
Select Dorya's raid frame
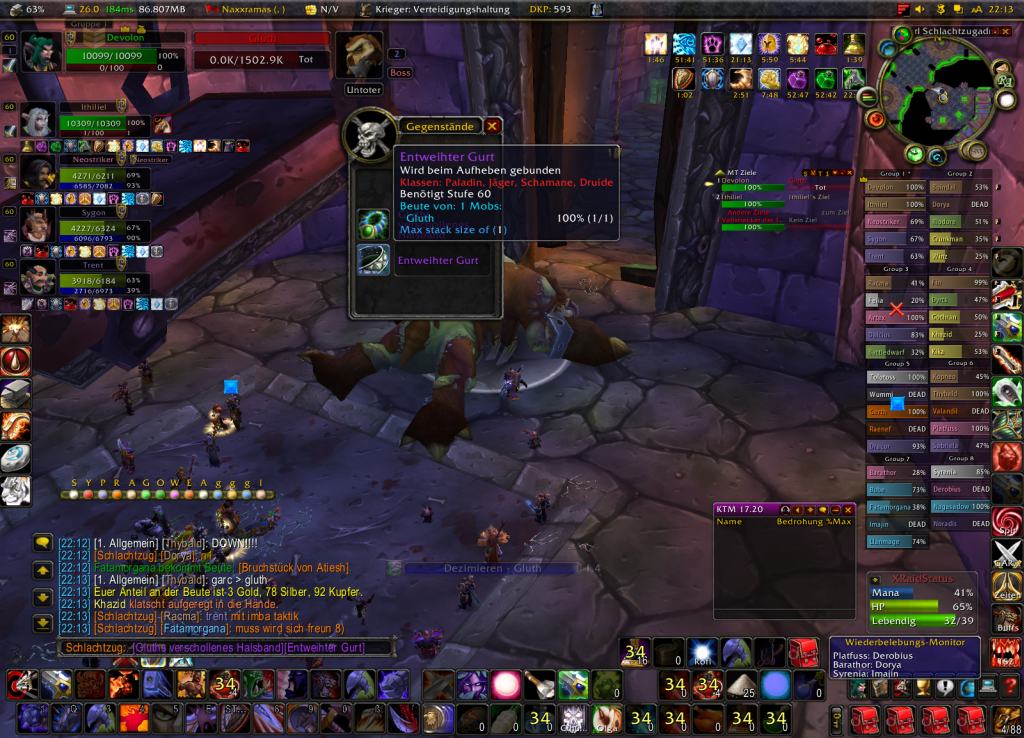pos(945,204)
